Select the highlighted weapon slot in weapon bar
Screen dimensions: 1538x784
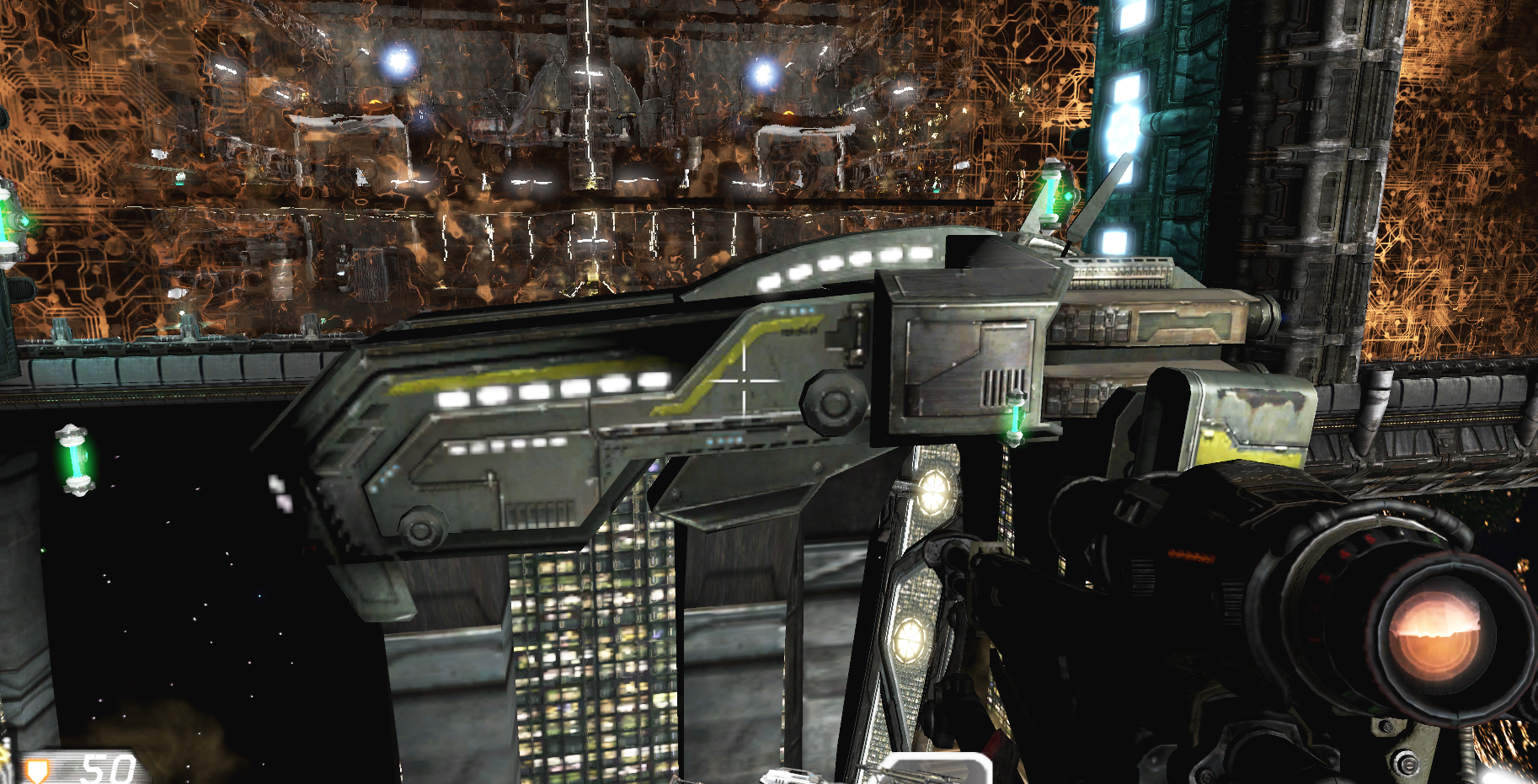click(x=935, y=771)
